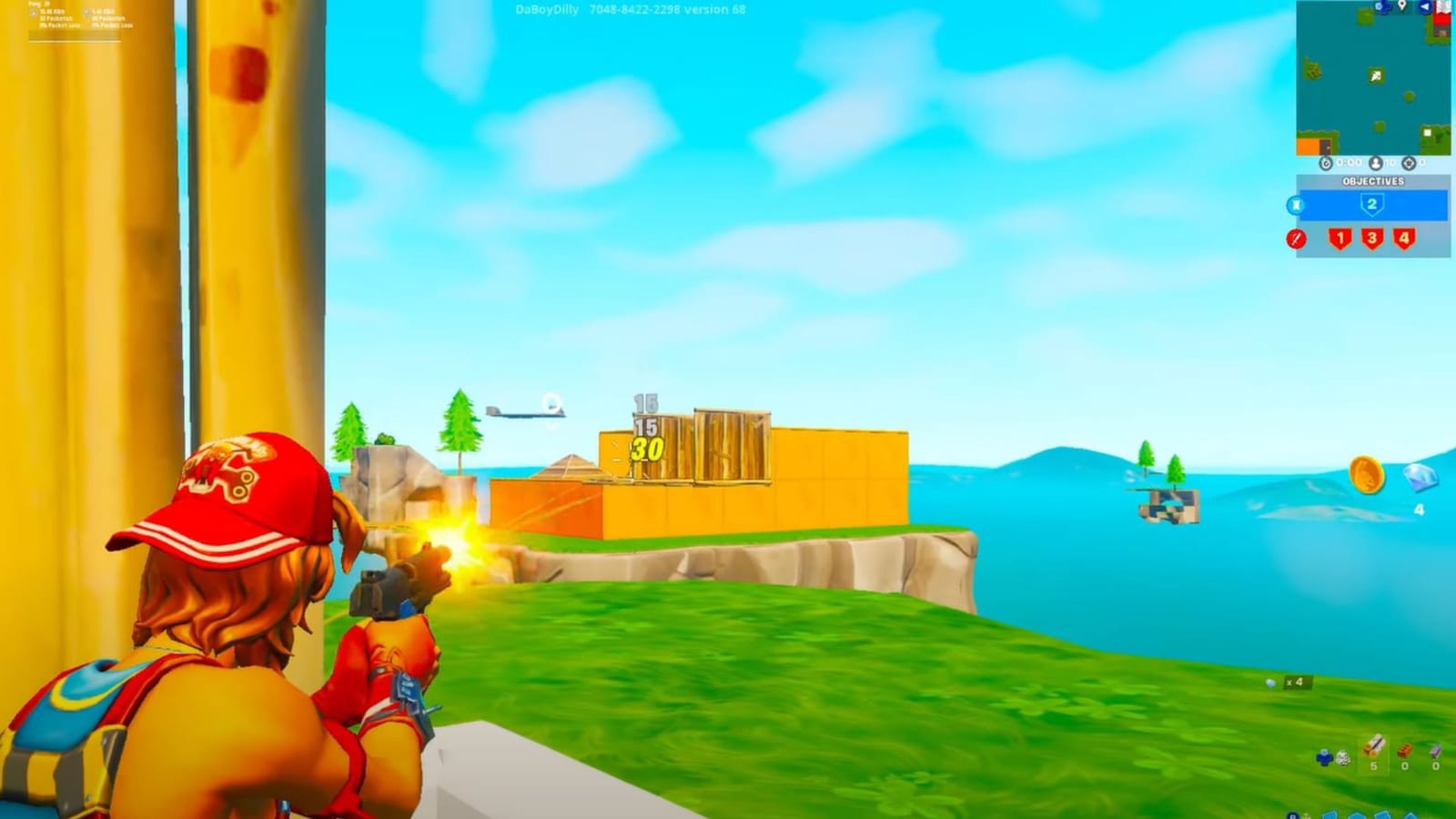Open the blue objective 2 banner
1456x819 pixels.
point(1372,205)
